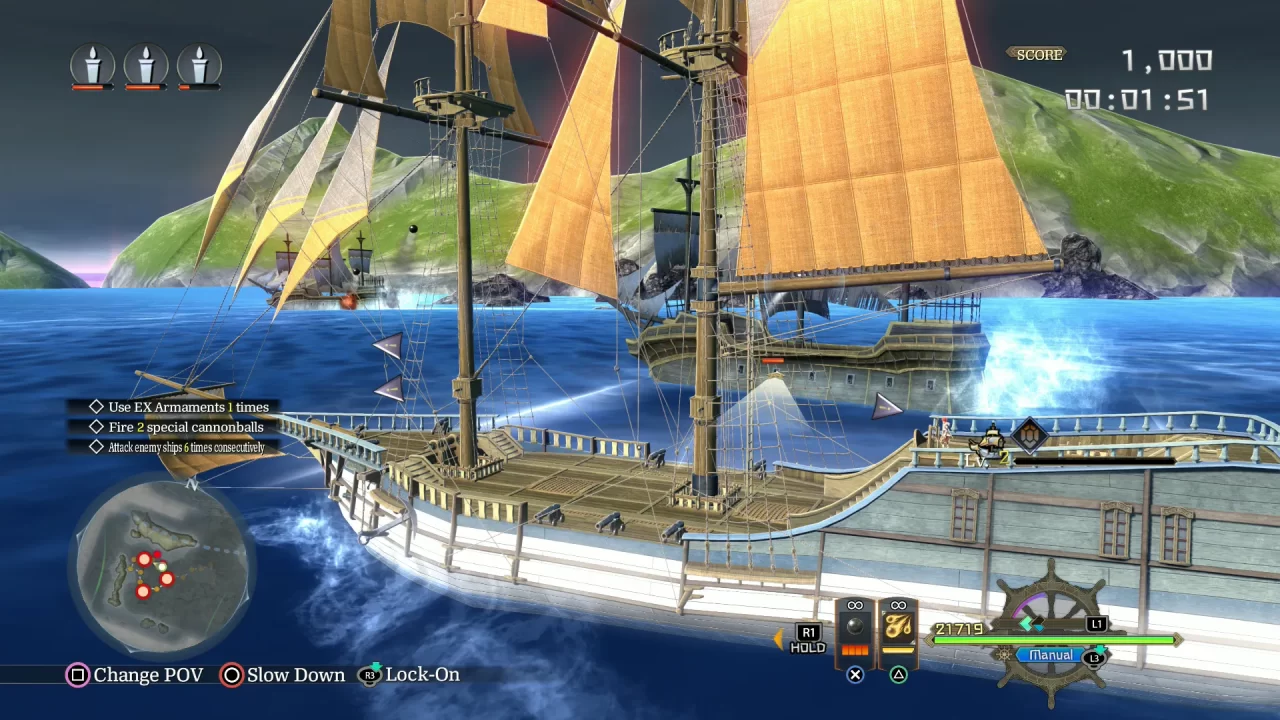Select the golden flaming cannonball slot
The image size is (1280, 720).
(x=898, y=632)
